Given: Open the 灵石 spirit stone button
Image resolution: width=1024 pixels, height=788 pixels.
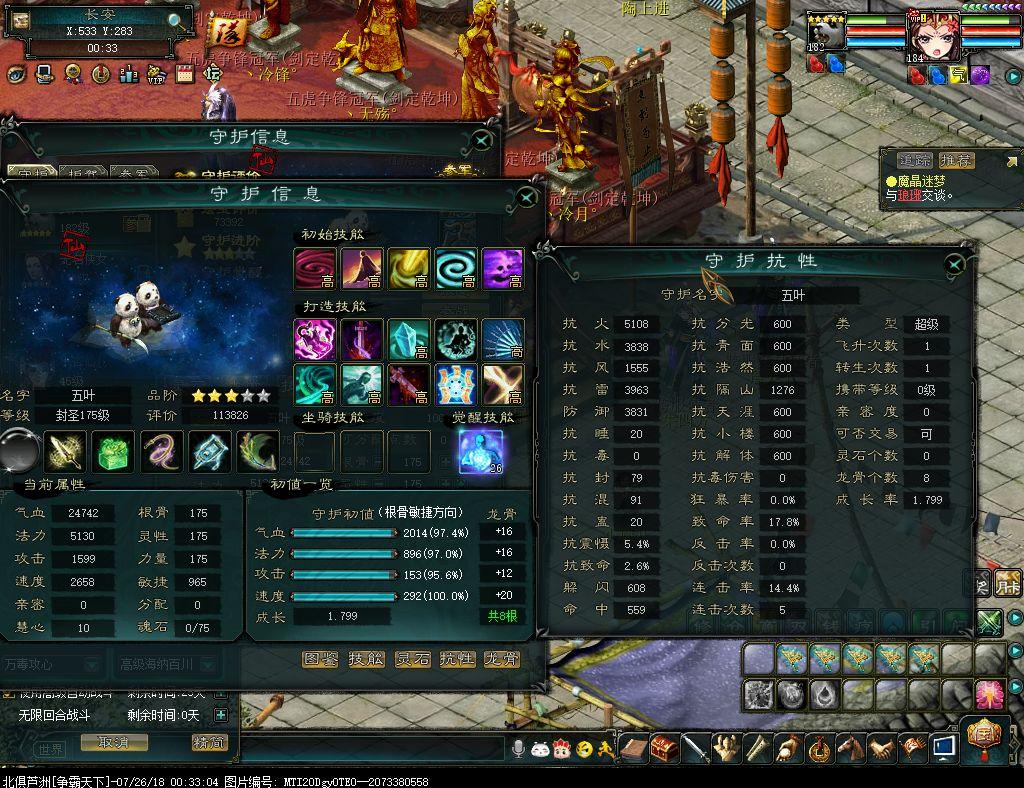Looking at the screenshot, I should [x=412, y=659].
